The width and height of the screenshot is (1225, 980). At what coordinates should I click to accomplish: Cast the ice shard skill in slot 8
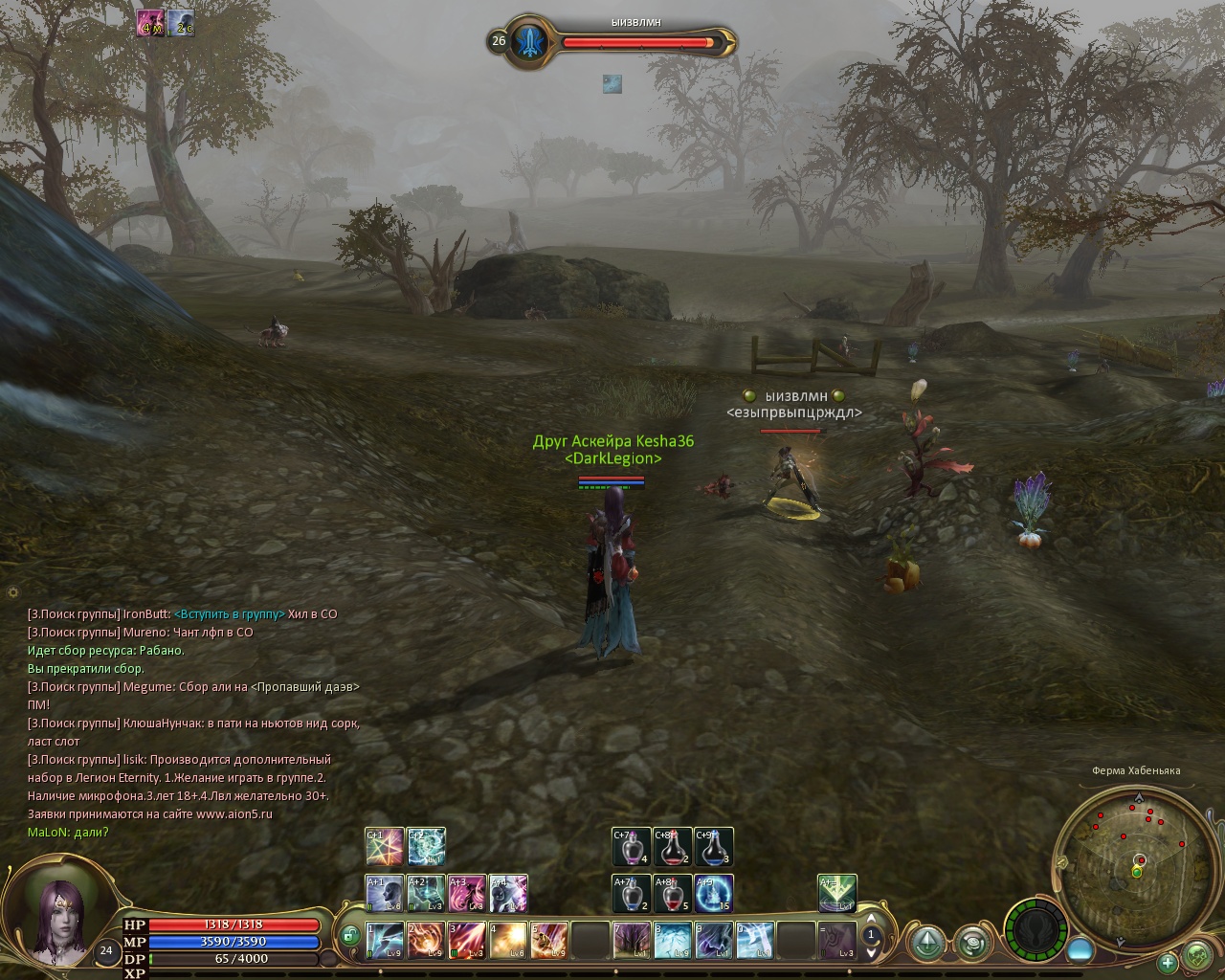pyautogui.click(x=673, y=940)
